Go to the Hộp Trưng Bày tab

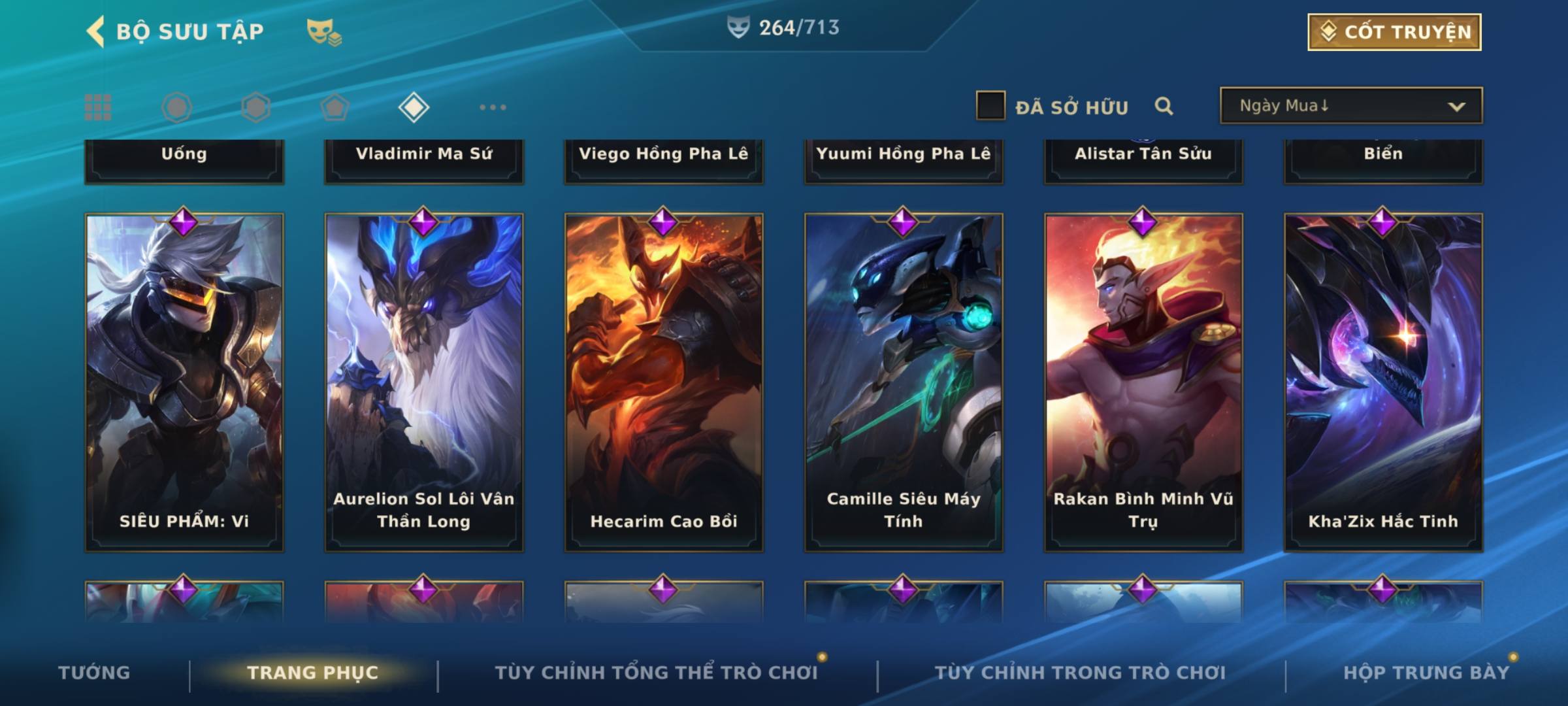[1426, 673]
